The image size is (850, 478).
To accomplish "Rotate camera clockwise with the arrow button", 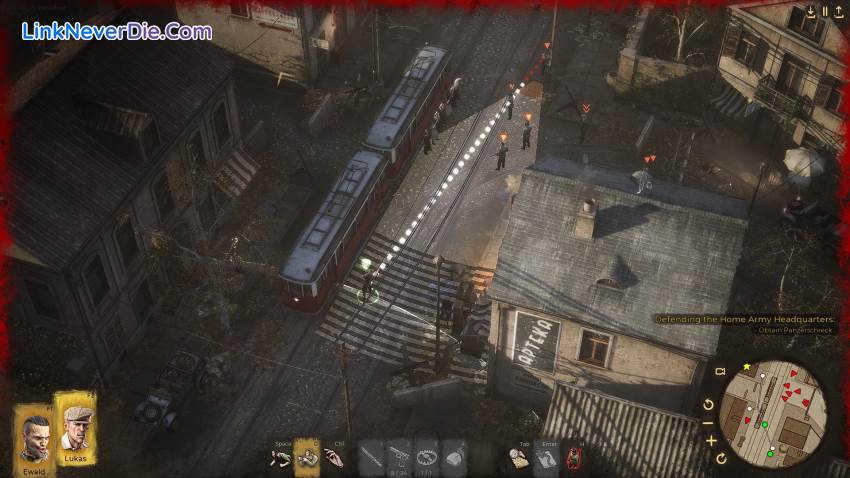I will [x=721, y=459].
